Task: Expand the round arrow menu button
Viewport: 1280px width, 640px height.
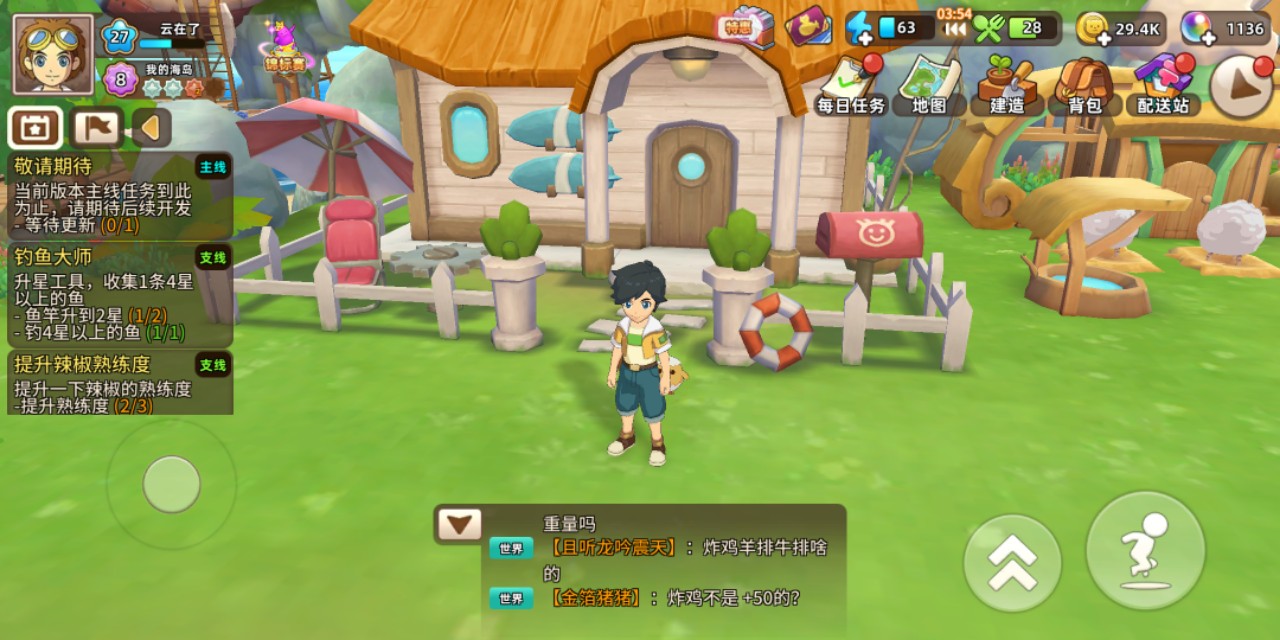Action: click(1241, 87)
